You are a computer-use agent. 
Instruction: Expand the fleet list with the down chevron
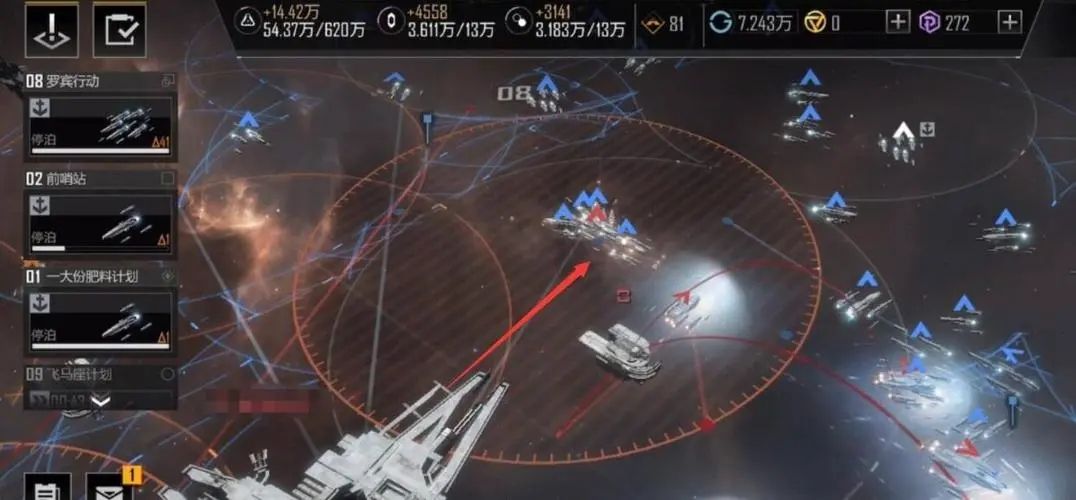pos(100,400)
